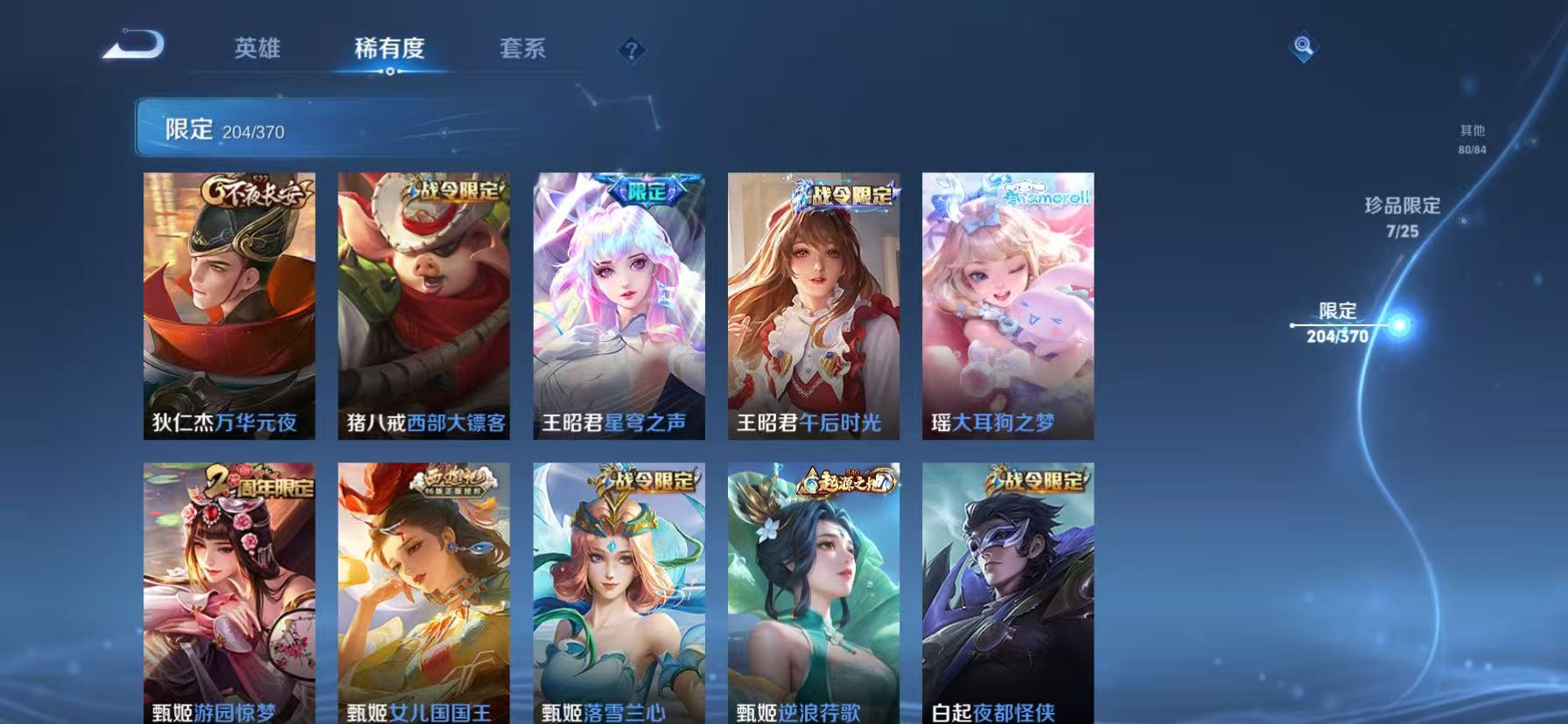The height and width of the screenshot is (724, 1568).
Task: Switch to the 套系 tab
Action: coord(523,50)
